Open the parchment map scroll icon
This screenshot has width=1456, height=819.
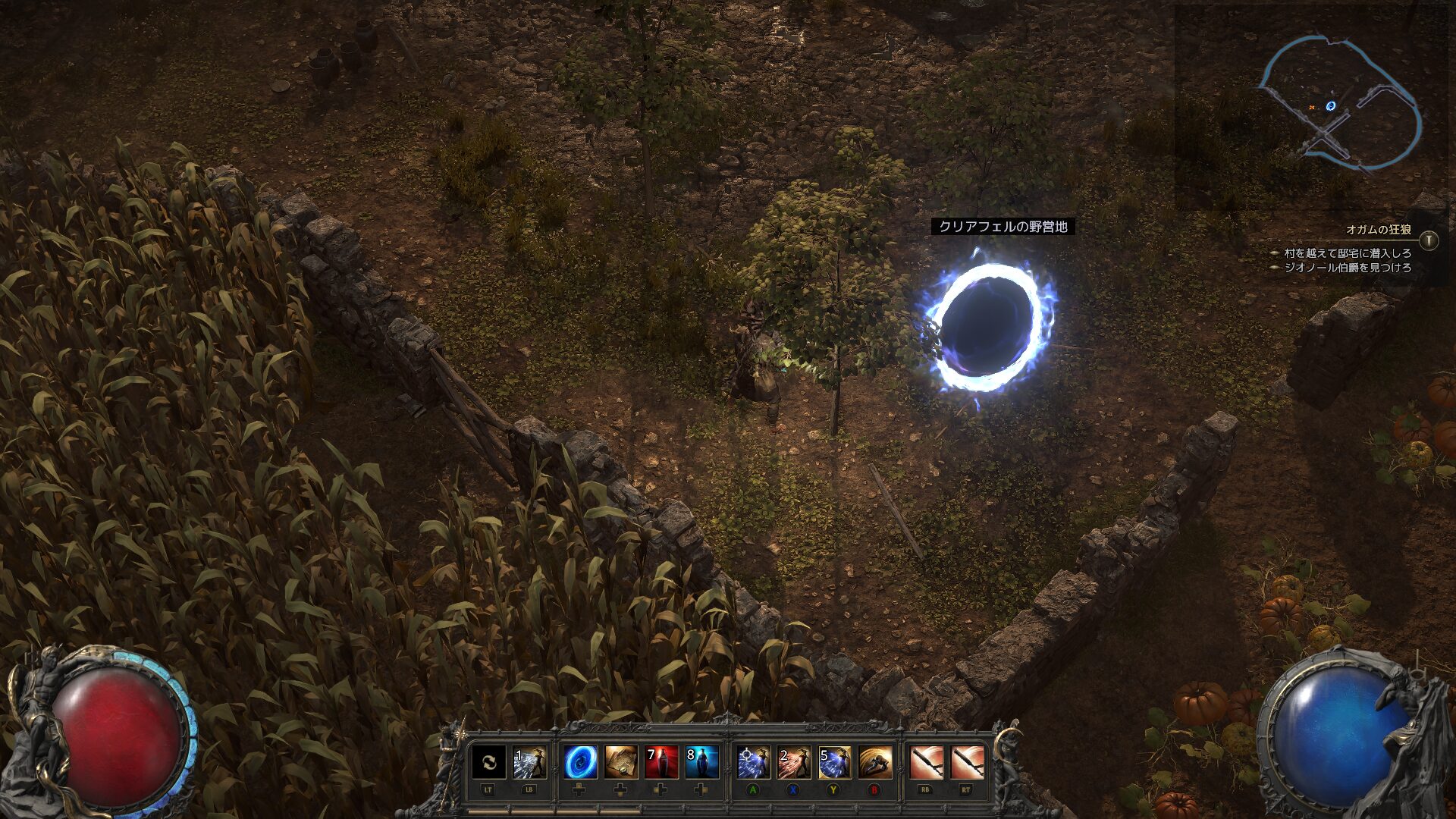(x=620, y=762)
